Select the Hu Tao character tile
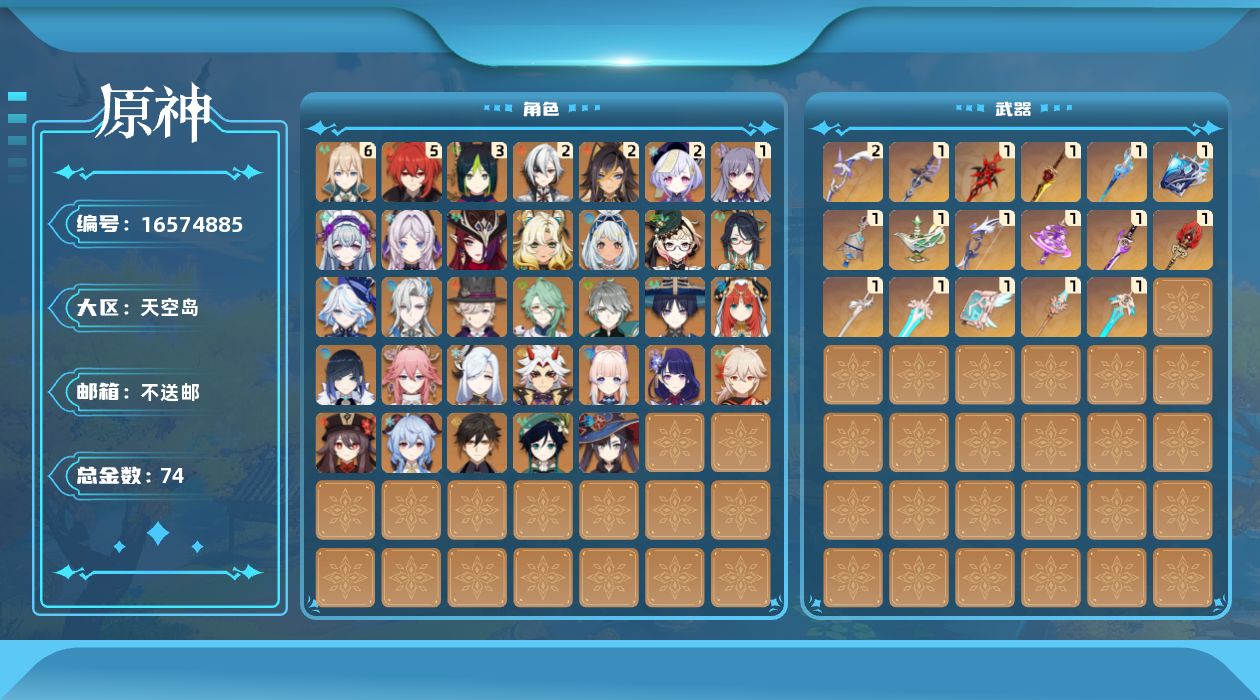 tap(346, 443)
